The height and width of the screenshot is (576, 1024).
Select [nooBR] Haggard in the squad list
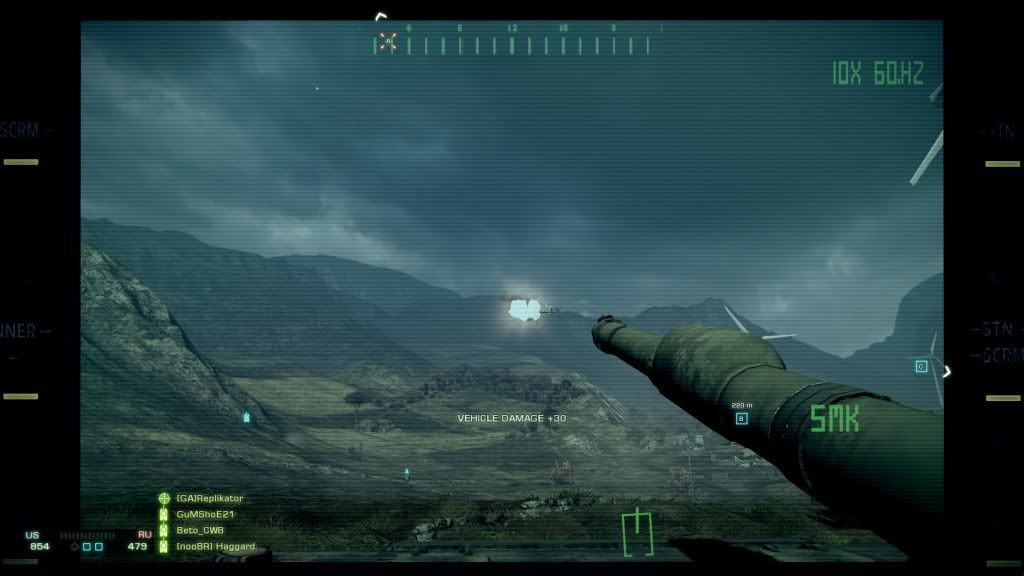coord(215,546)
